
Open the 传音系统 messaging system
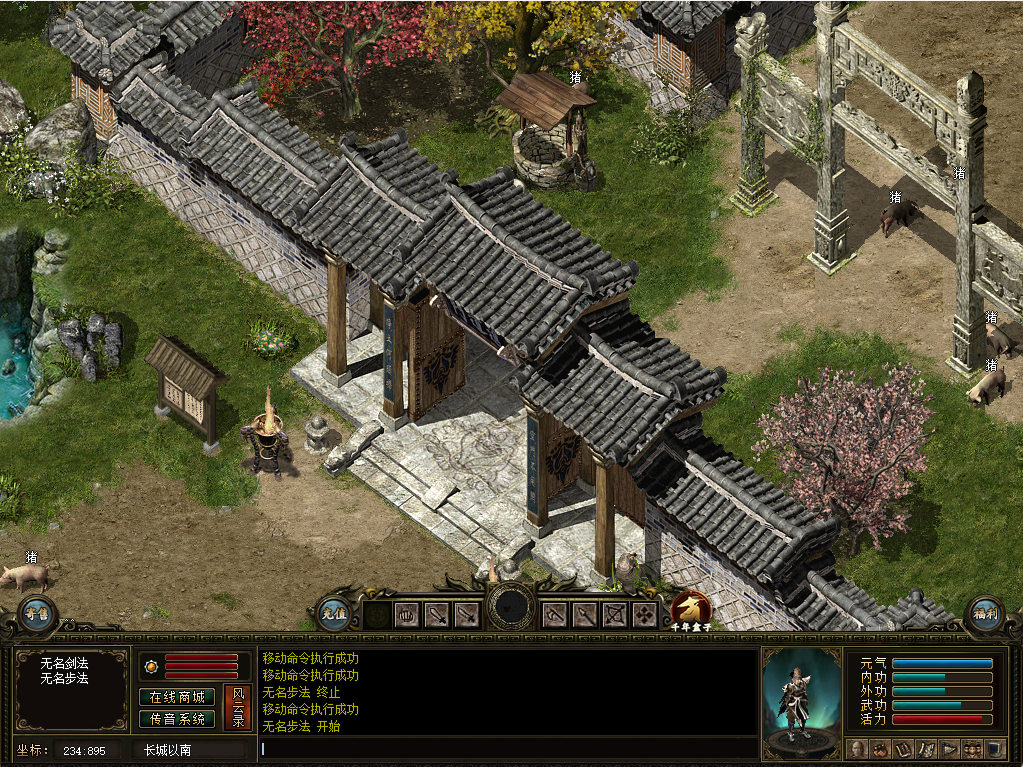pos(177,719)
